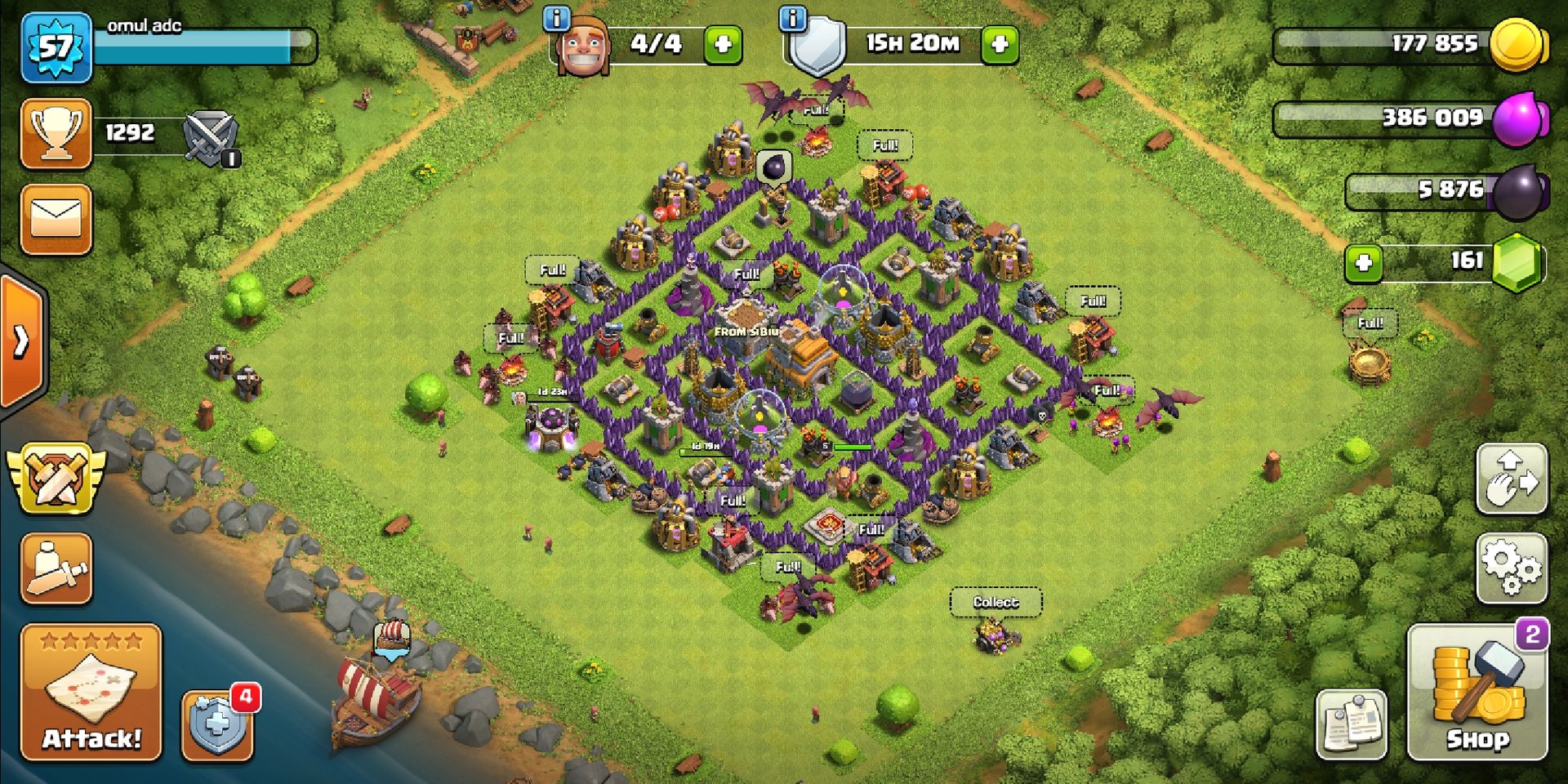Image resolution: width=1568 pixels, height=784 pixels.
Task: Open the mail inbox envelope
Action: 56,220
